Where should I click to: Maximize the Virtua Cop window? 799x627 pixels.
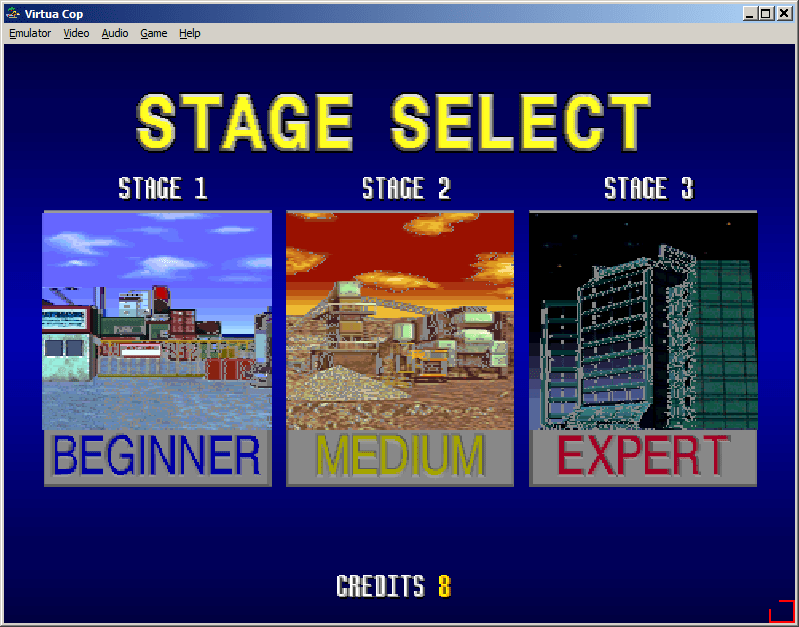tap(766, 13)
